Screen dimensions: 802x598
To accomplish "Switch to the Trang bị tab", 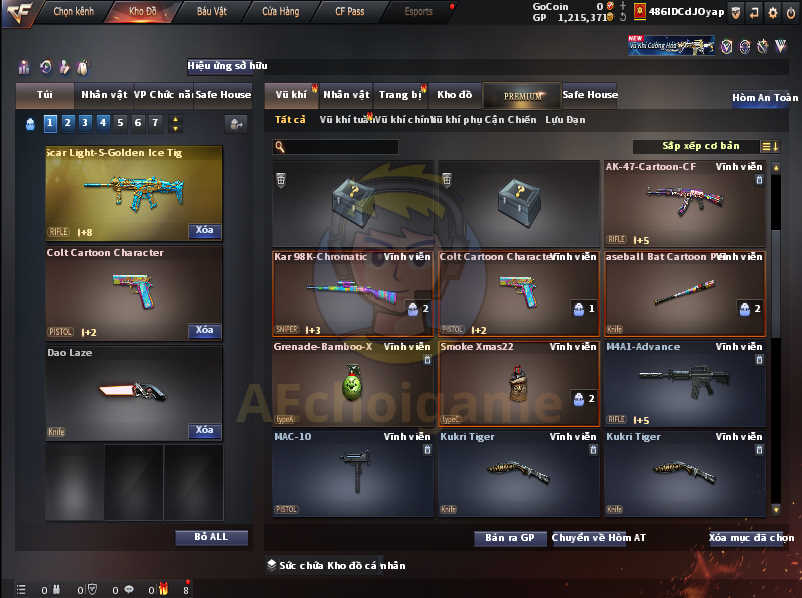I will point(400,95).
